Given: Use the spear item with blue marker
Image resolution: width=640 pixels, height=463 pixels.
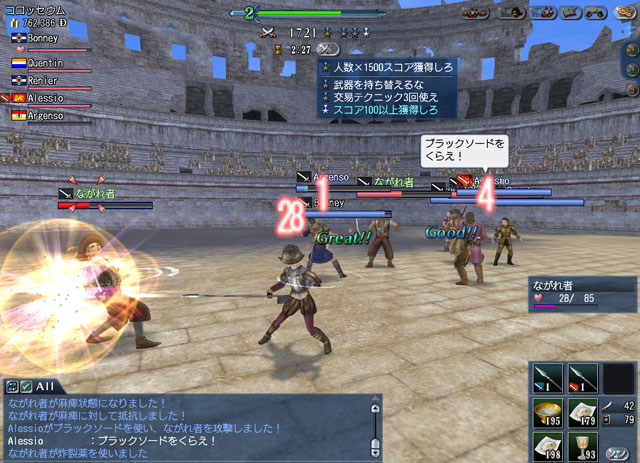Looking at the screenshot, I should click(547, 378).
